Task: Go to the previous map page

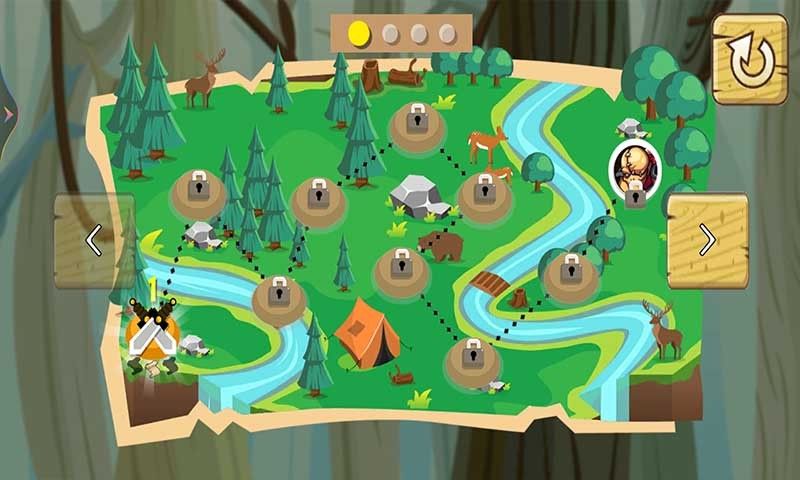Action: tap(94, 240)
